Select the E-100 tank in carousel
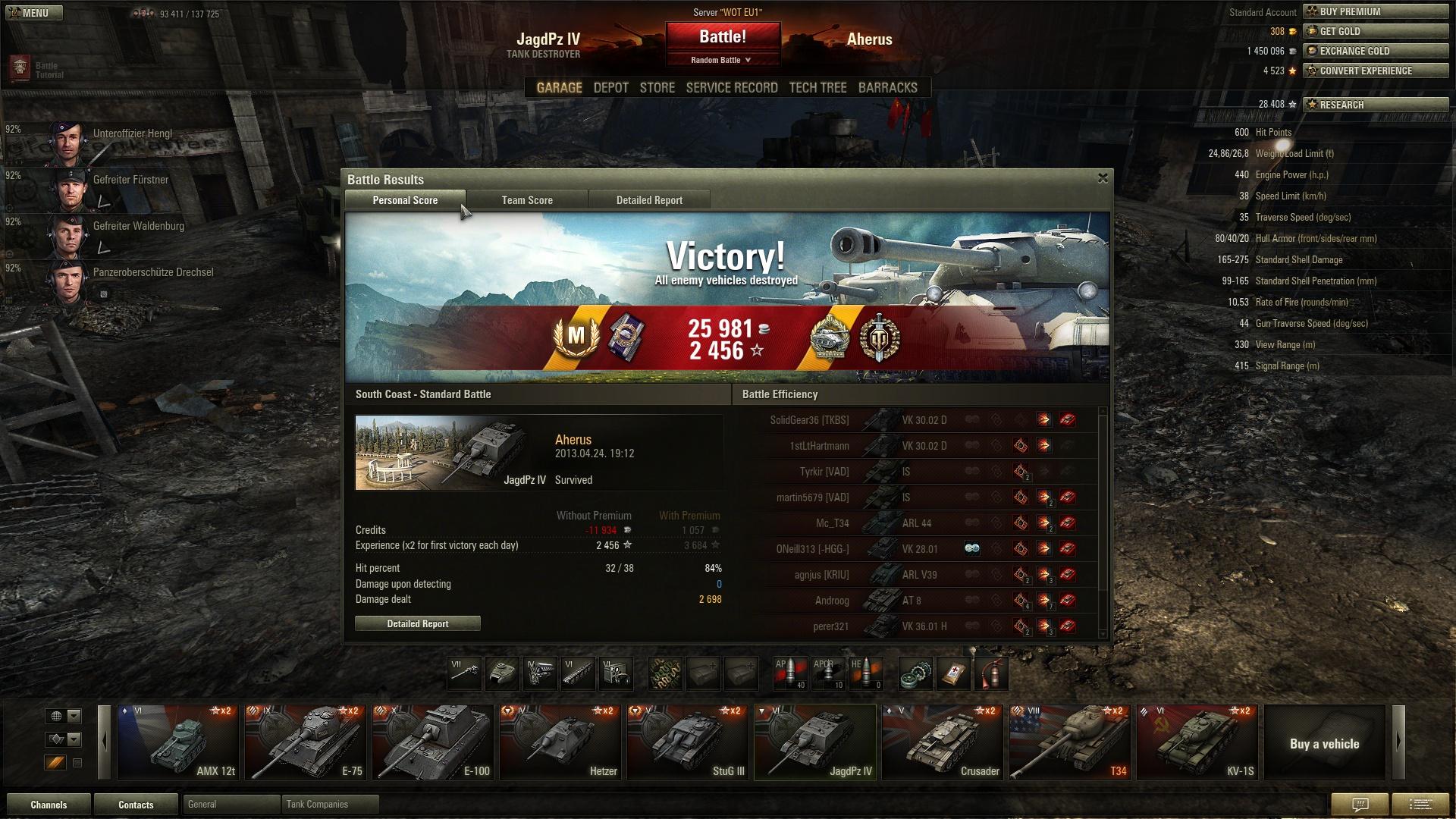 433,742
